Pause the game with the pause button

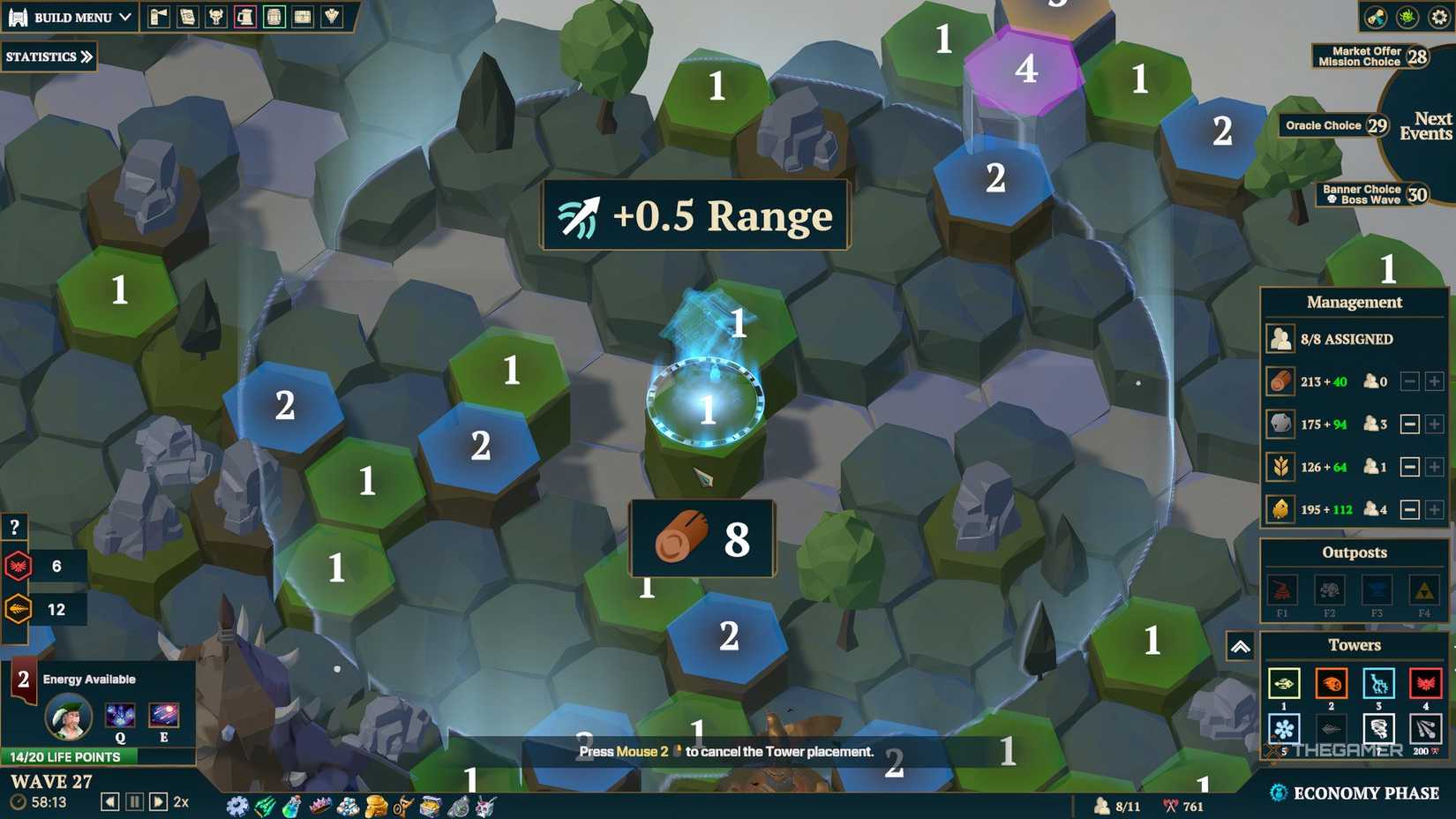133,801
